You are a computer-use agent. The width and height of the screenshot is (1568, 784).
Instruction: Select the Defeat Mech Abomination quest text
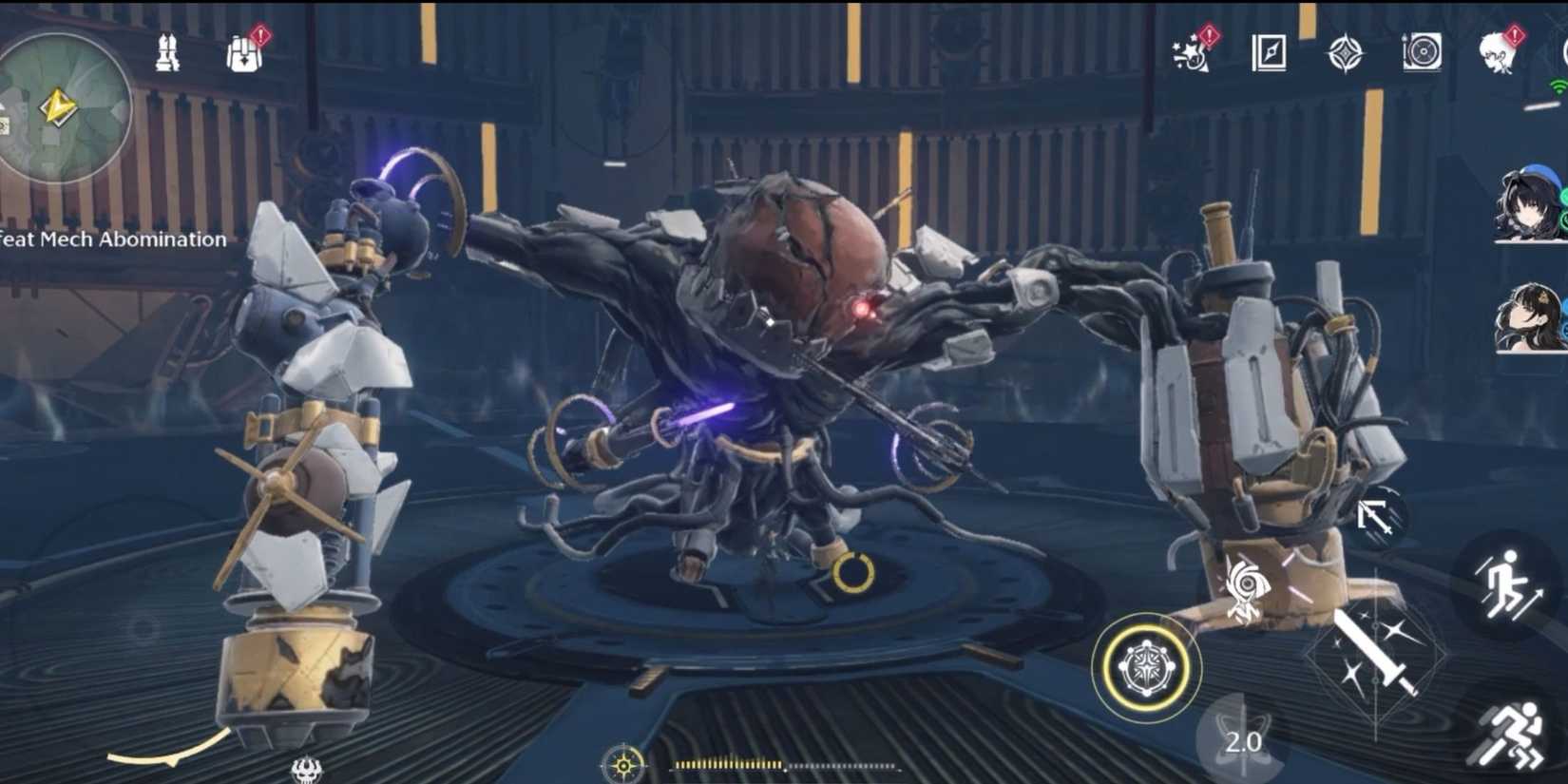(114, 239)
